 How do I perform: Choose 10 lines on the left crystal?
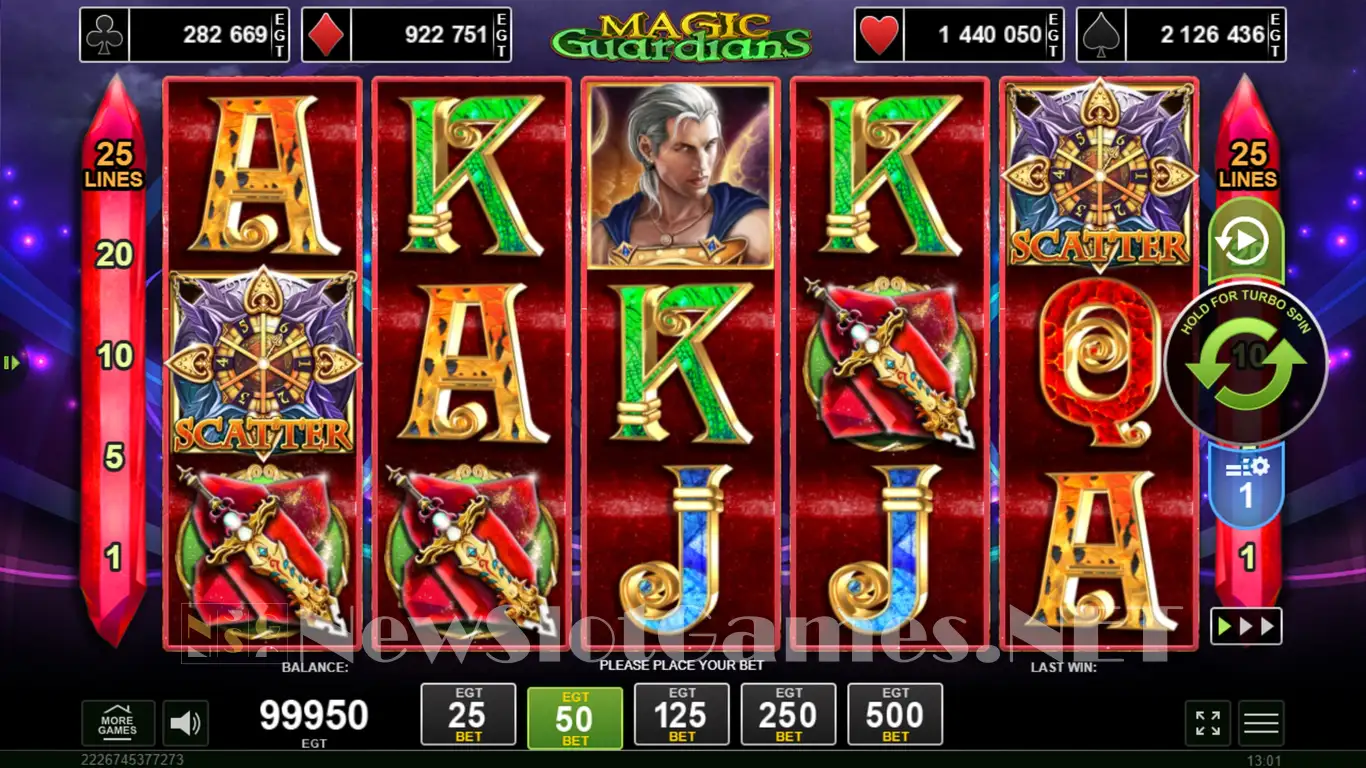coord(114,355)
